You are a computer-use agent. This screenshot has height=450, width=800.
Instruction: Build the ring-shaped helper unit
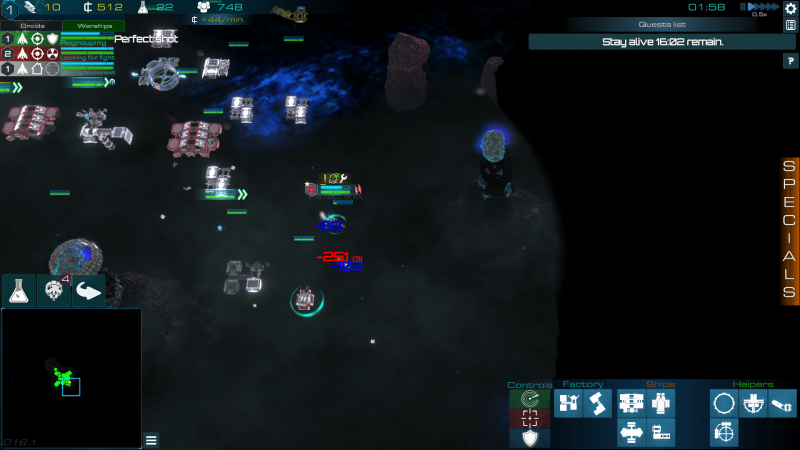tap(724, 404)
